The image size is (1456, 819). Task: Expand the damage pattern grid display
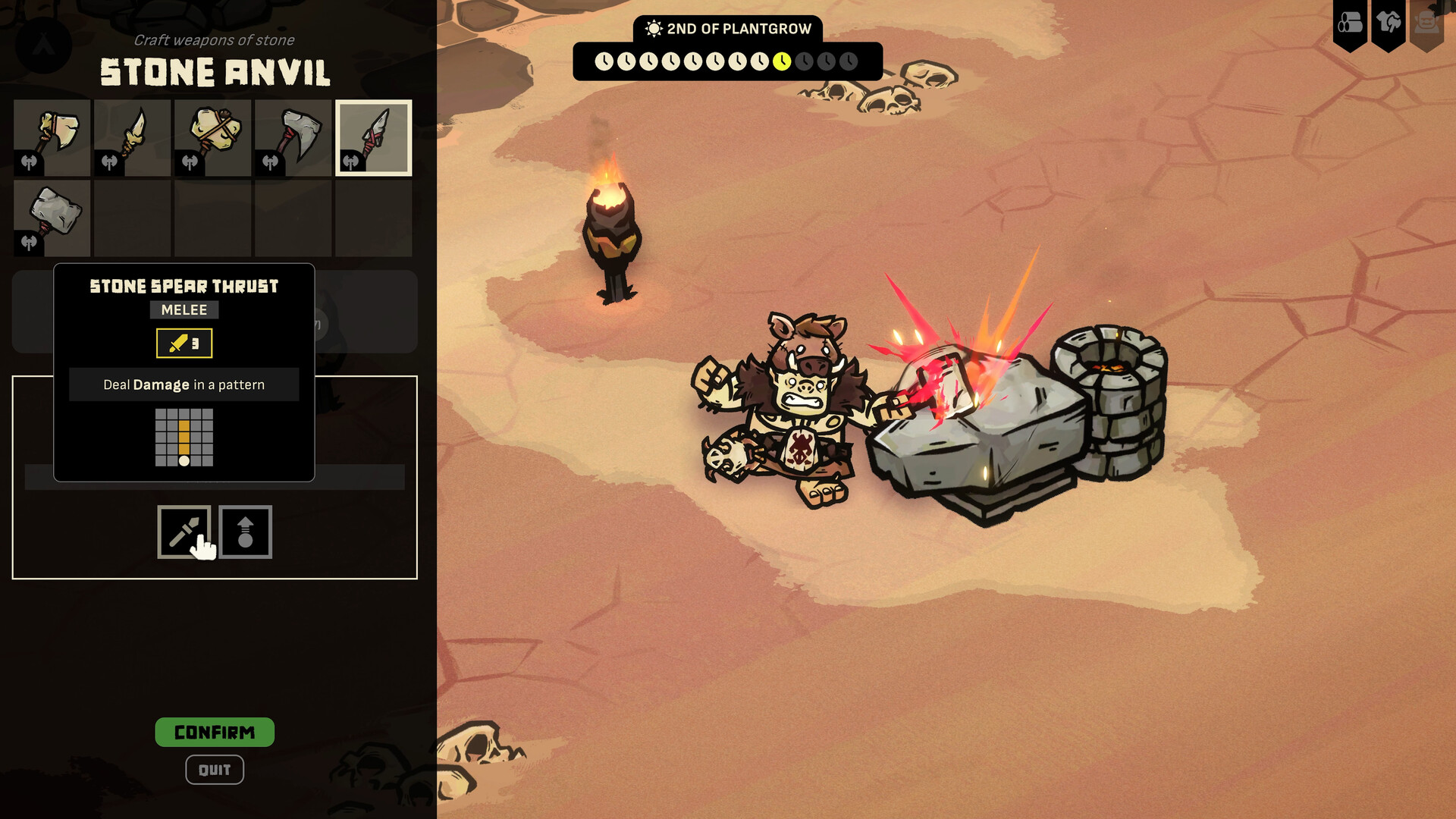pyautogui.click(x=184, y=438)
